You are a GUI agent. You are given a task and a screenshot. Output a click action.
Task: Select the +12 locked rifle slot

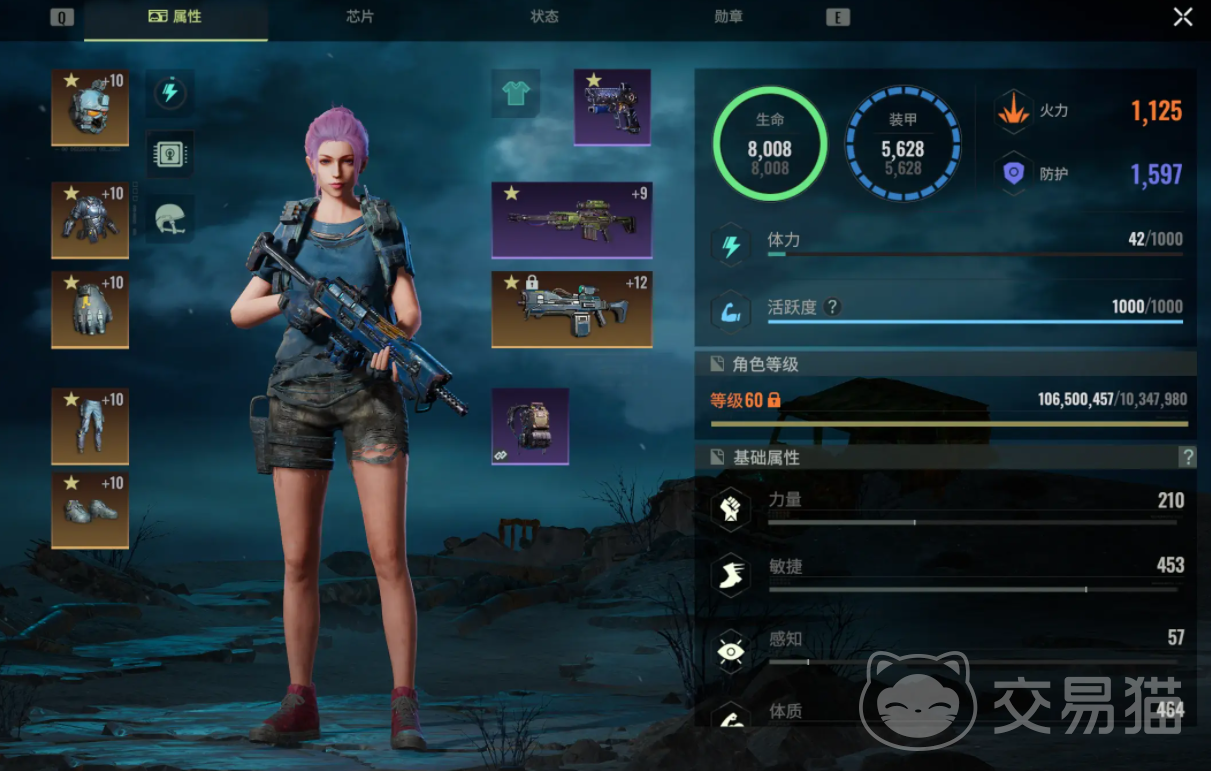click(x=572, y=309)
